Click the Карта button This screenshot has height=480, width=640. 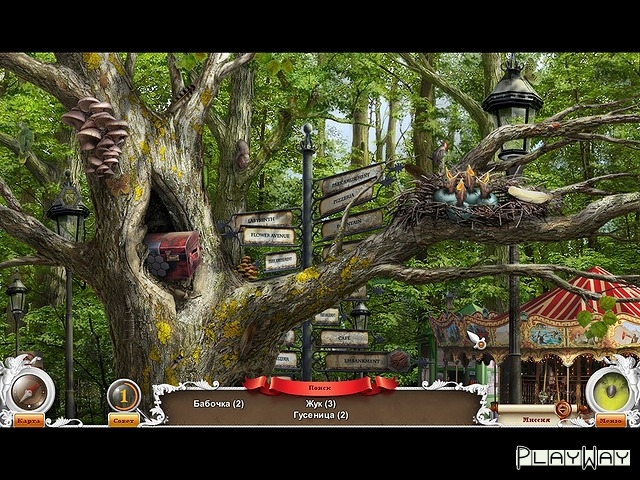pos(28,420)
